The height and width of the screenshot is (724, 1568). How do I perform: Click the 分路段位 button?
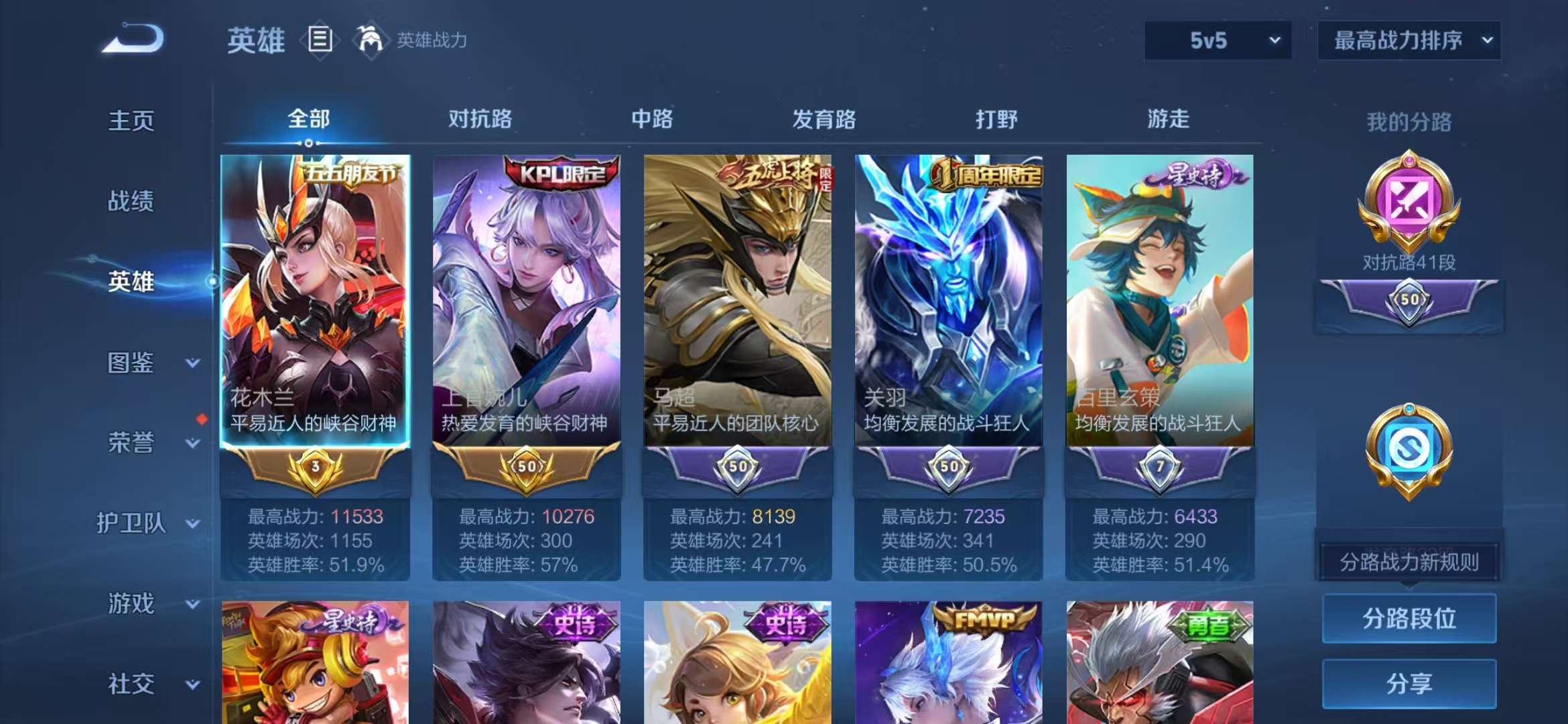[x=1409, y=618]
